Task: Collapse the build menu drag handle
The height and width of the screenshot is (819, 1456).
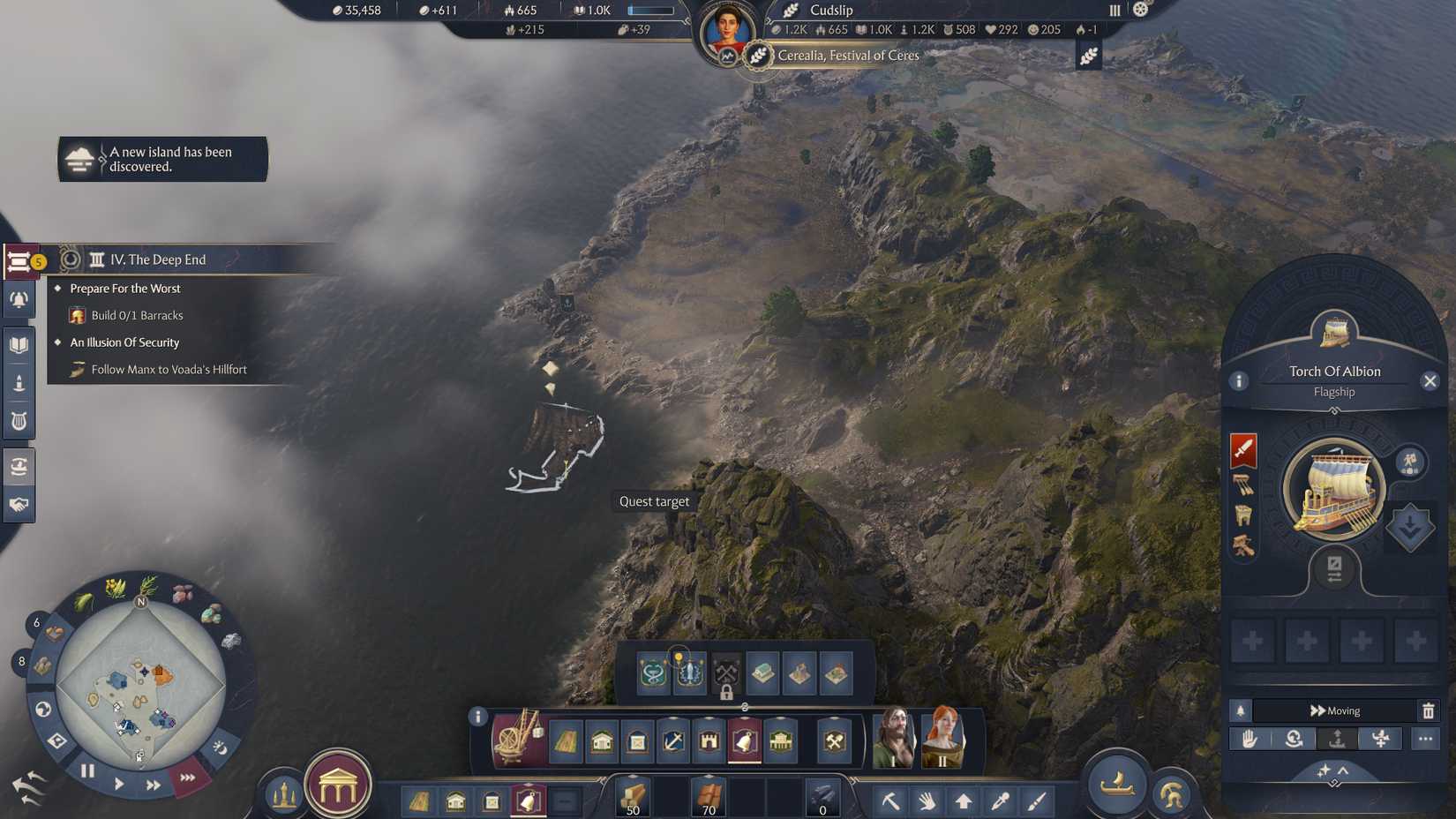Action: pyautogui.click(x=745, y=707)
